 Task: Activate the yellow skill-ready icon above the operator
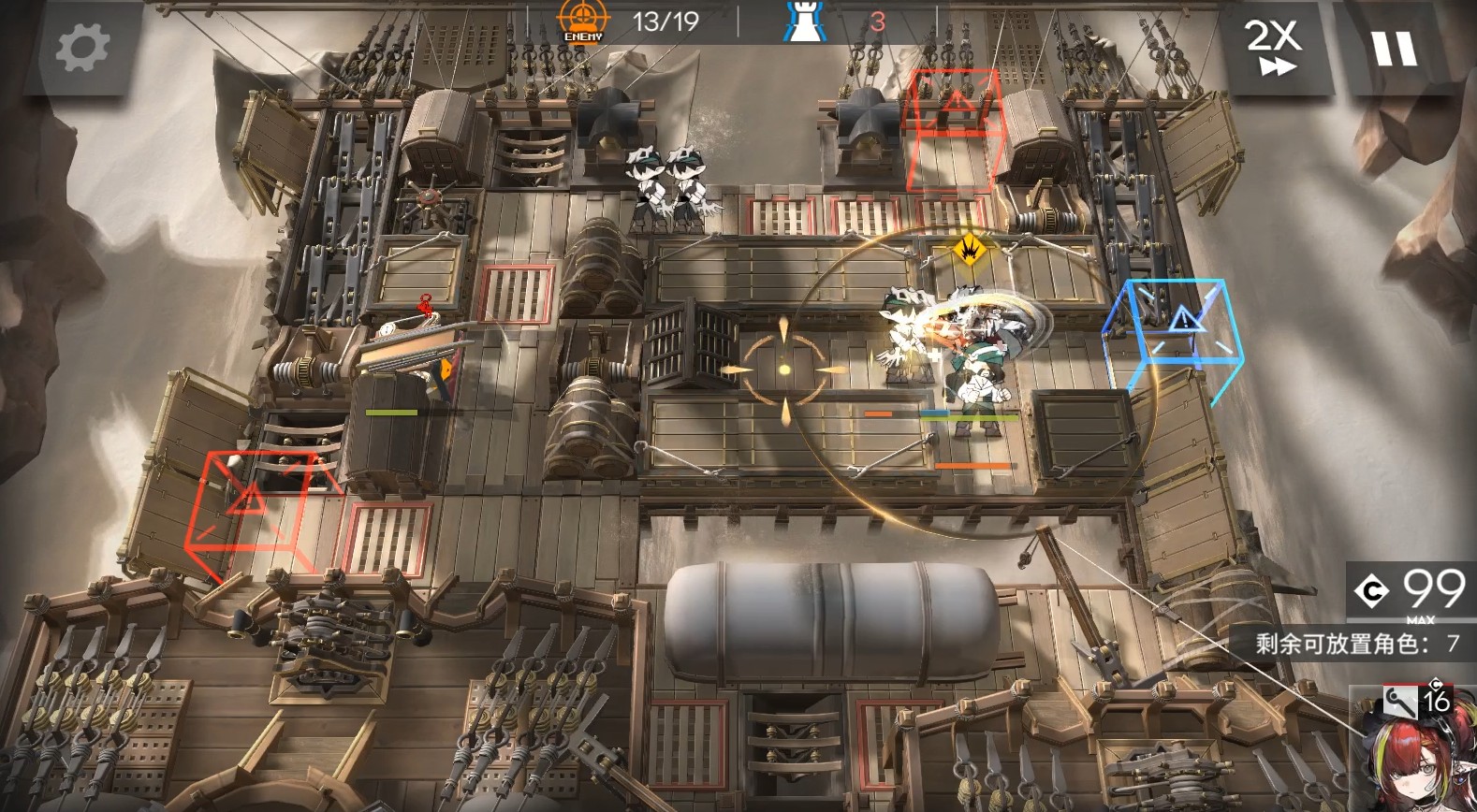click(967, 250)
